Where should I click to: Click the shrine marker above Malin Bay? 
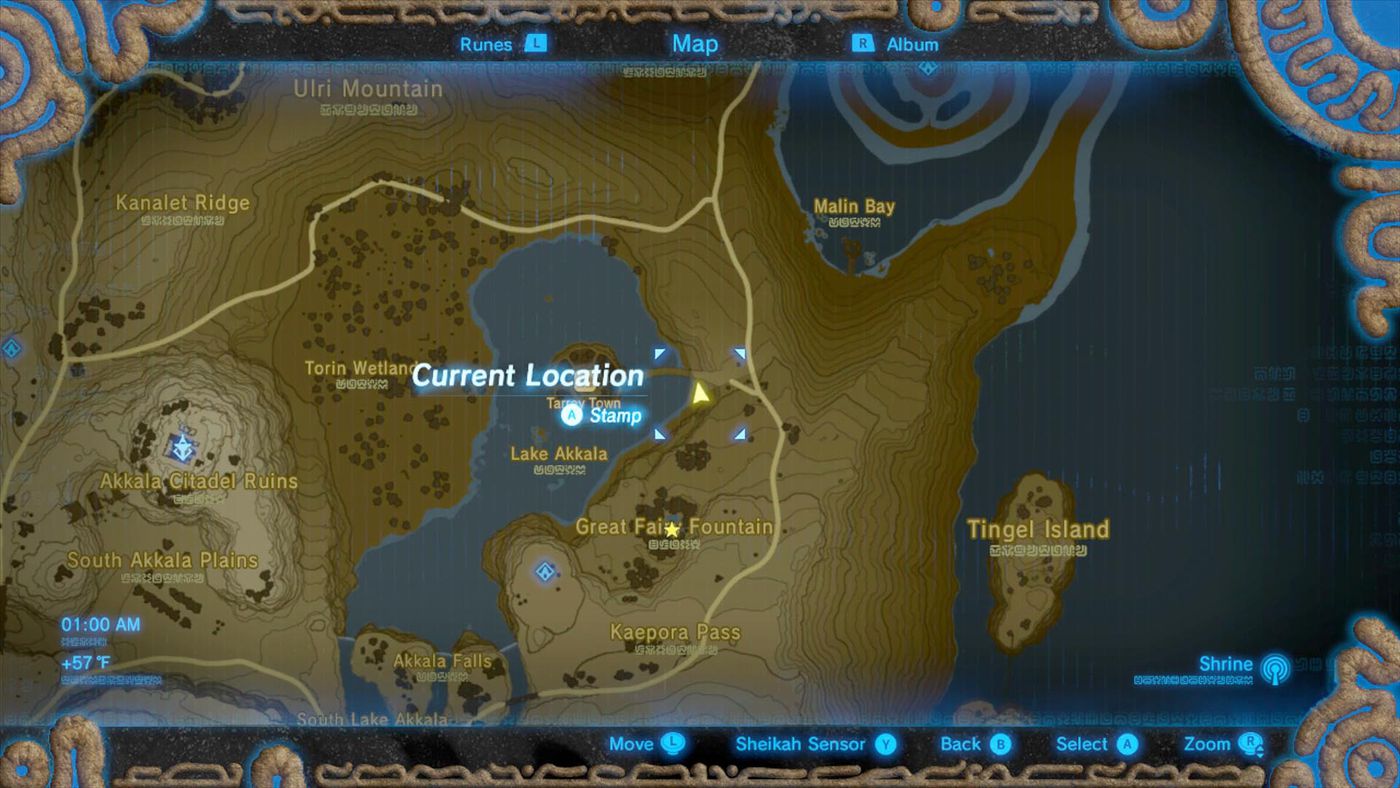coord(928,68)
